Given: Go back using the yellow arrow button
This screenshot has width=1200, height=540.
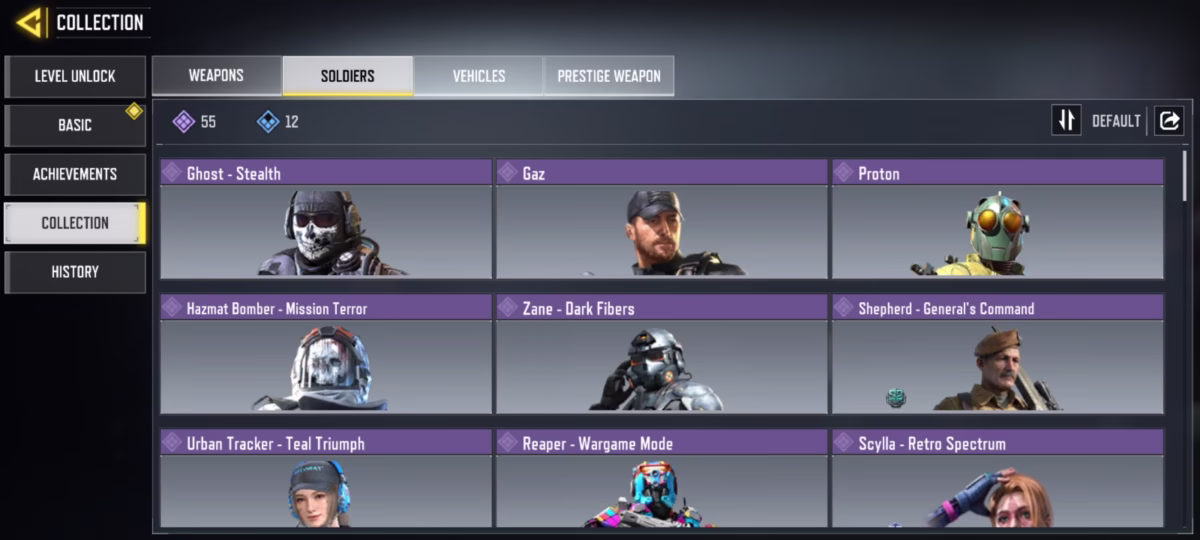Looking at the screenshot, I should tap(29, 22).
